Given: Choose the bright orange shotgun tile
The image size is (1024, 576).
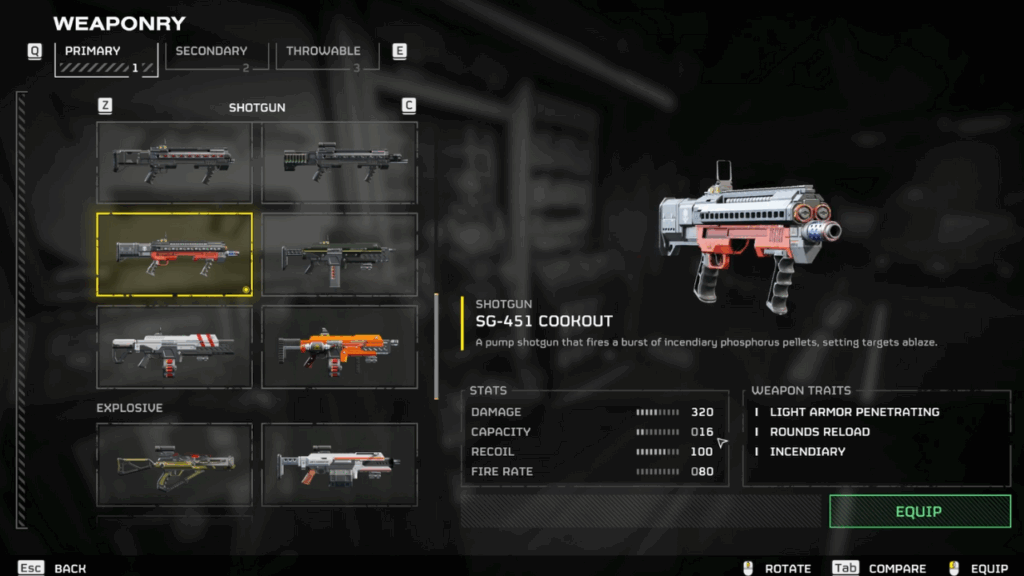Looking at the screenshot, I should pyautogui.click(x=340, y=346).
